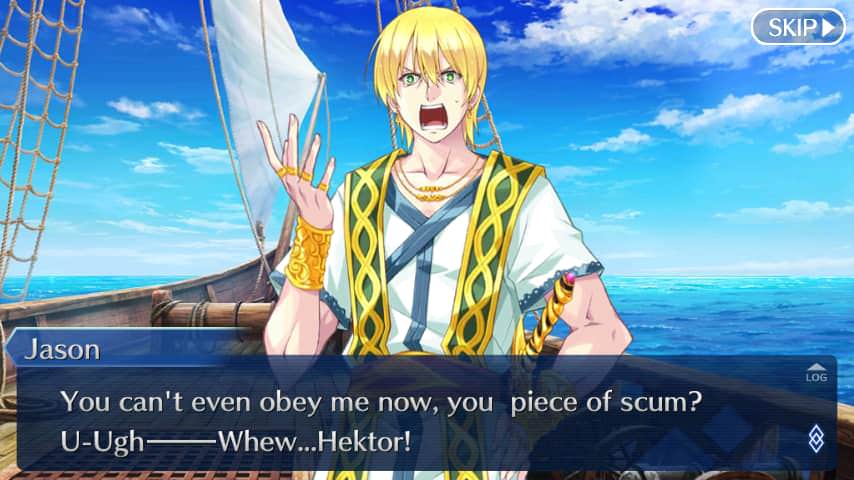
Task: Open the dialogue LOG
Action: coord(816,373)
